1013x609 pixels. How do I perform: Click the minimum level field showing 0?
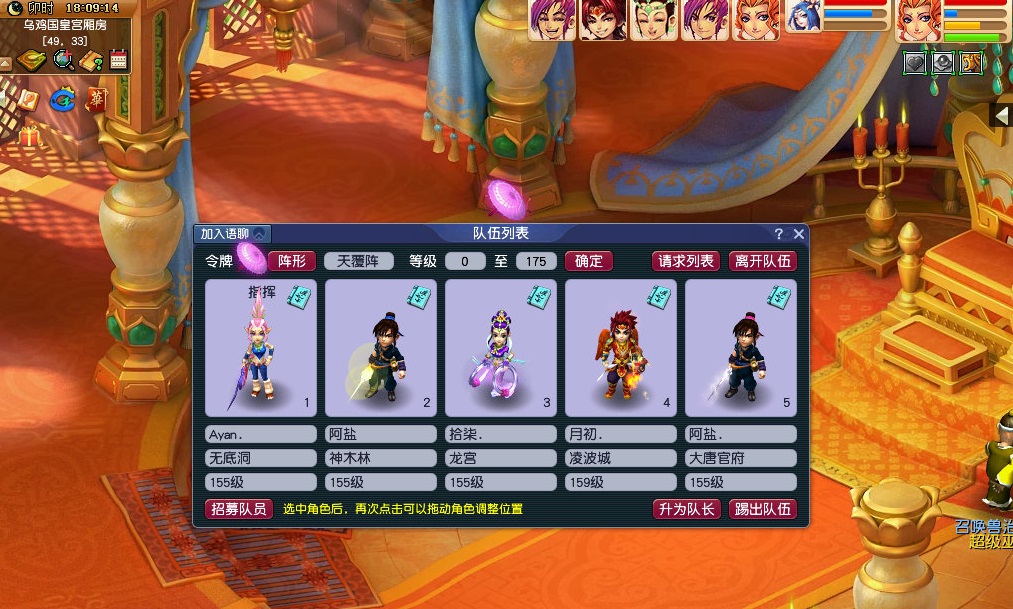point(465,262)
